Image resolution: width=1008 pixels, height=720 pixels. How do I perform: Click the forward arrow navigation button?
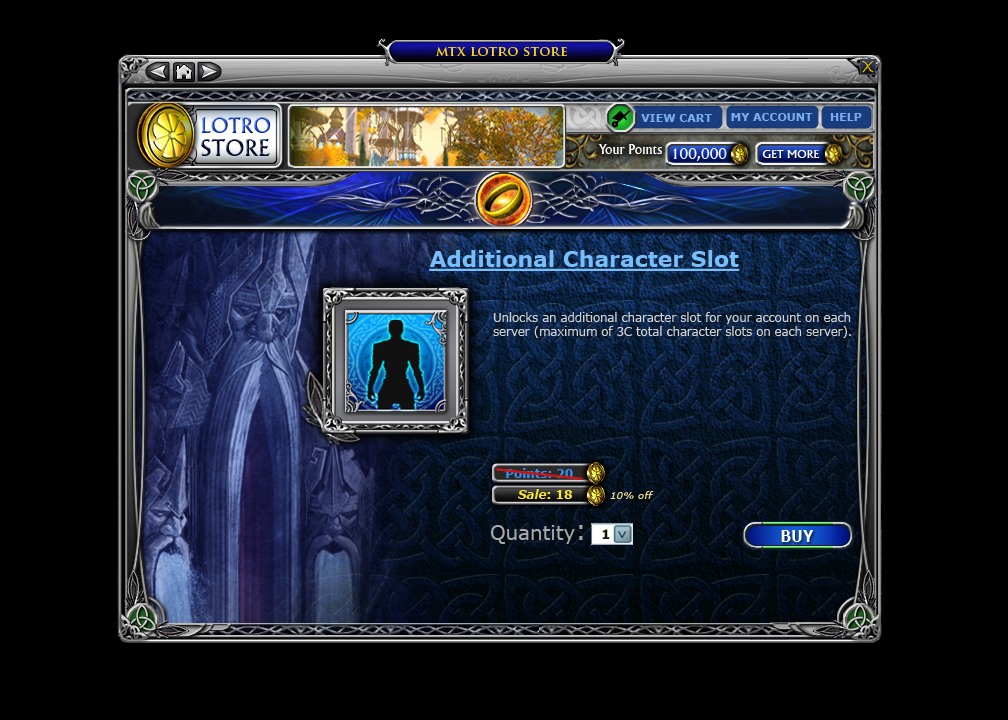(x=209, y=71)
